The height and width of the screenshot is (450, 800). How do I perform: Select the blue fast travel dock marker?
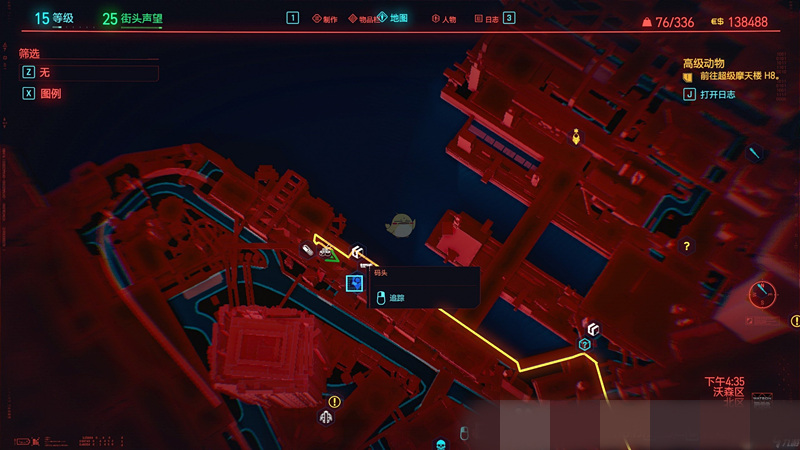[354, 283]
